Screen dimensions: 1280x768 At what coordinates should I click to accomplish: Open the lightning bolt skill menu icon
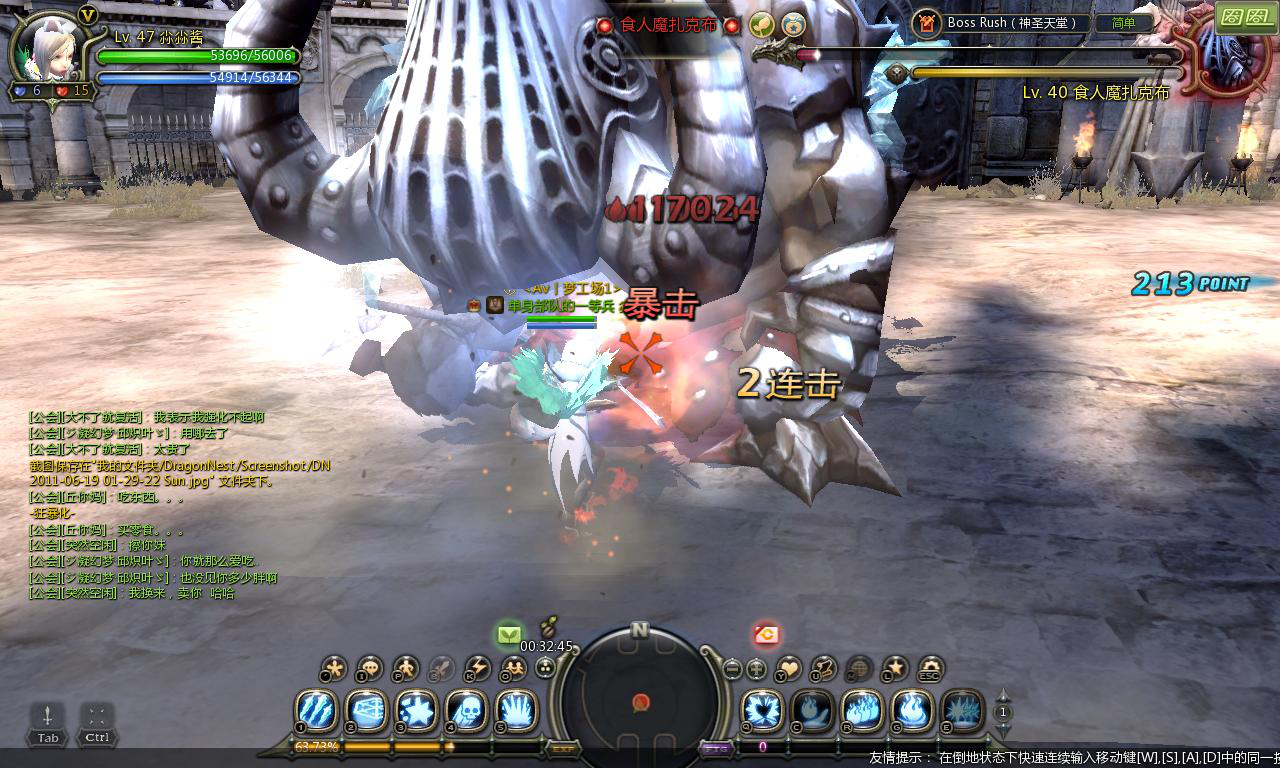[x=478, y=668]
